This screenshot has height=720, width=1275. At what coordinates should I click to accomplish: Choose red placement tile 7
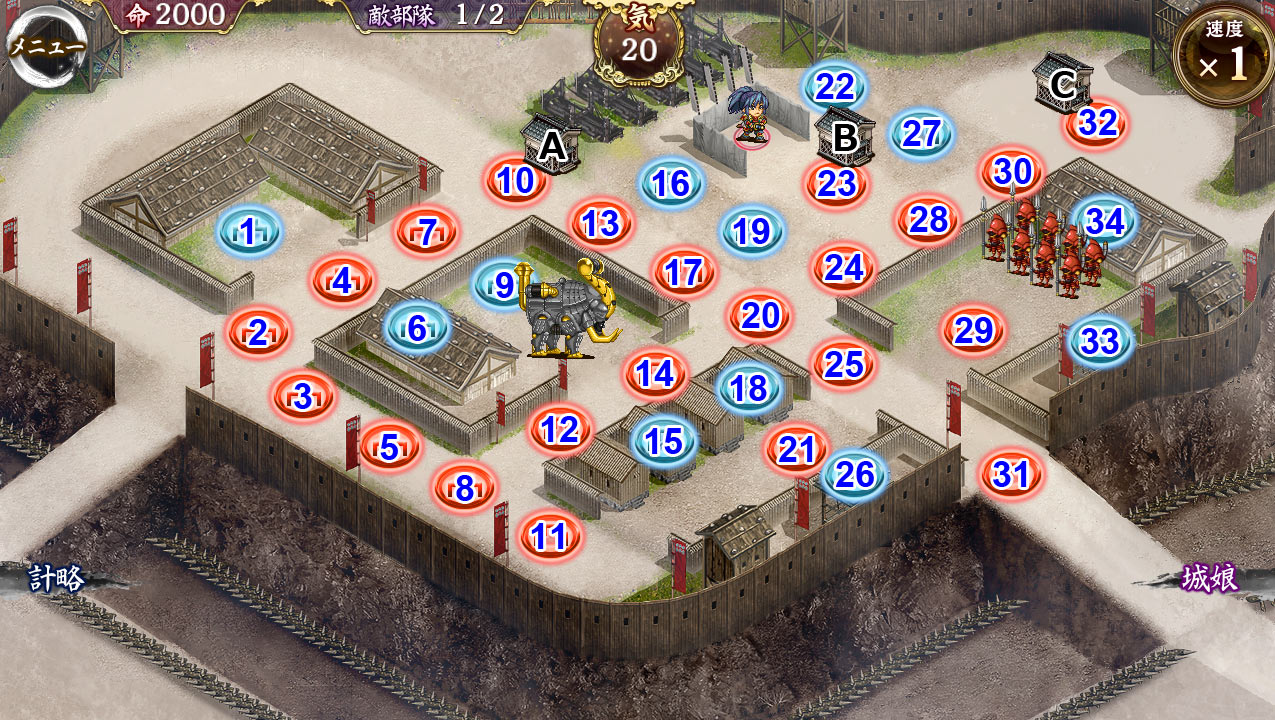(427, 232)
